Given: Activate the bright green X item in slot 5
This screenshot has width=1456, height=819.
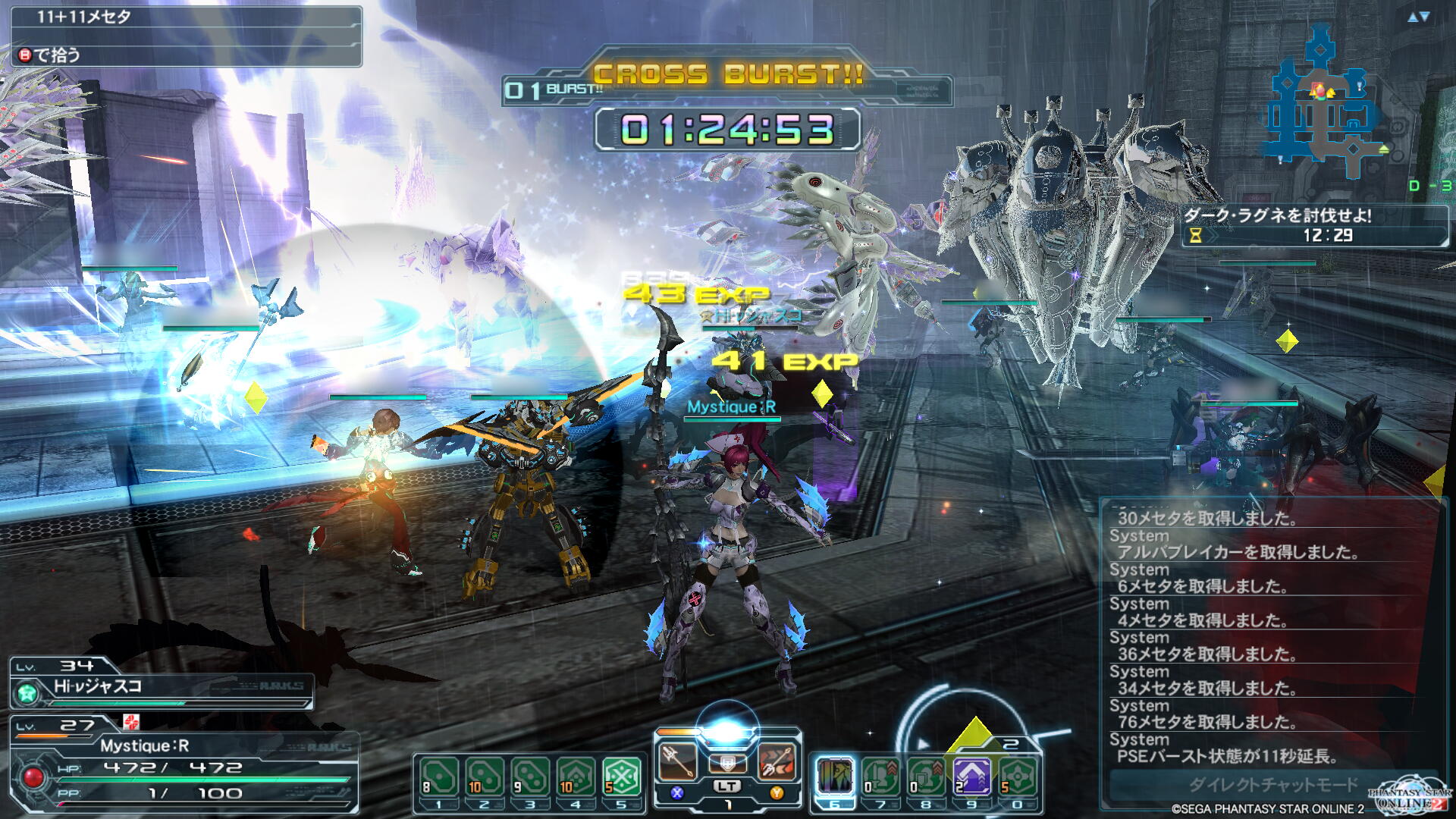Looking at the screenshot, I should coord(621,778).
